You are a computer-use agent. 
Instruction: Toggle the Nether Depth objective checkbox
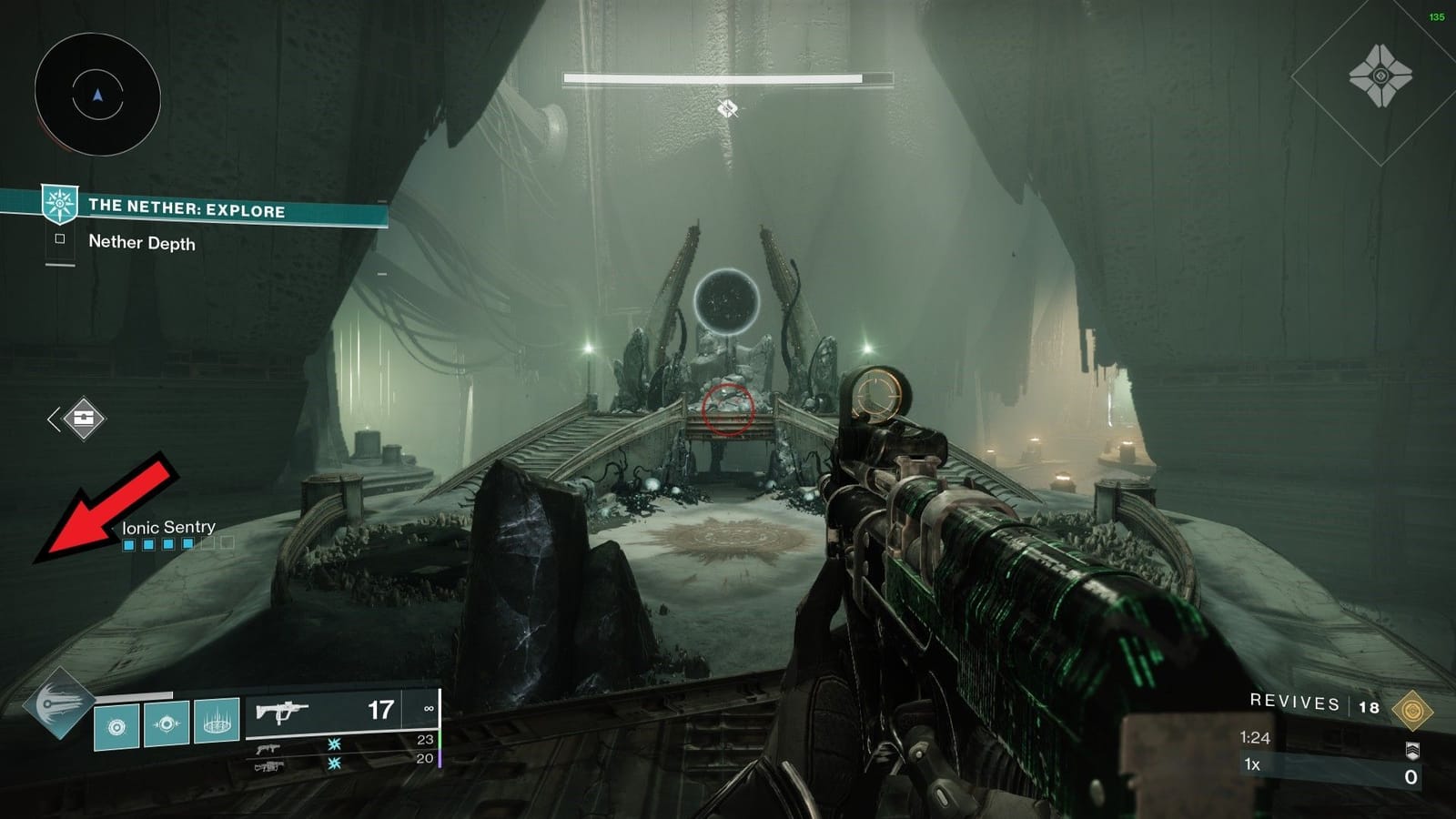point(61,239)
